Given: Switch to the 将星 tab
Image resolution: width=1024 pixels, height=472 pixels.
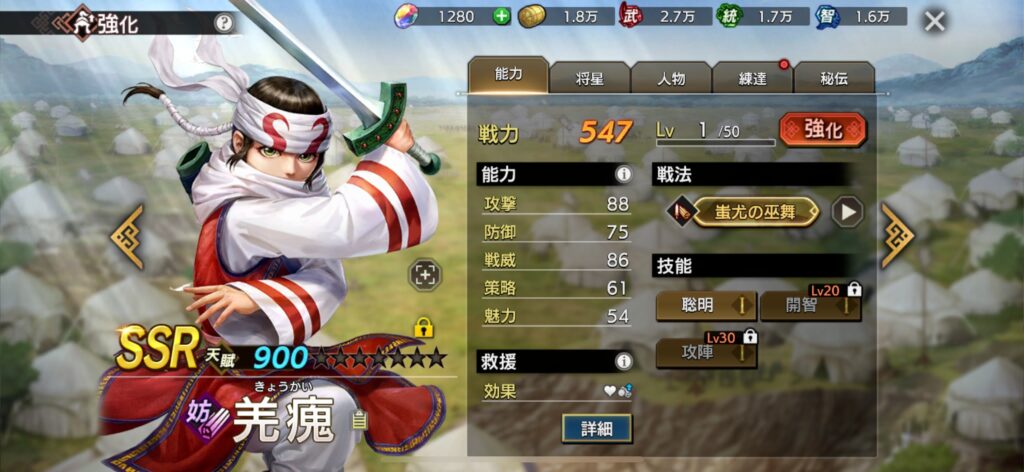Looking at the screenshot, I should point(589,78).
